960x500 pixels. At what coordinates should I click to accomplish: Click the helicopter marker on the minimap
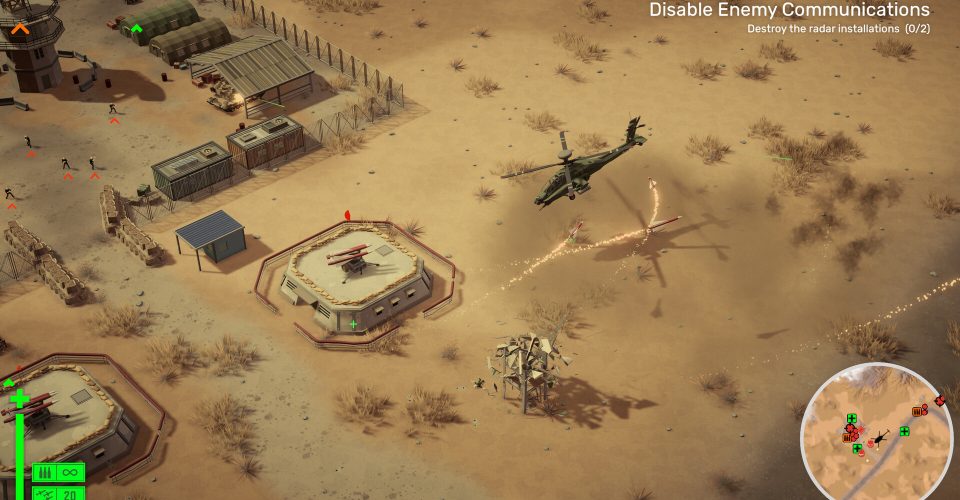(881, 437)
